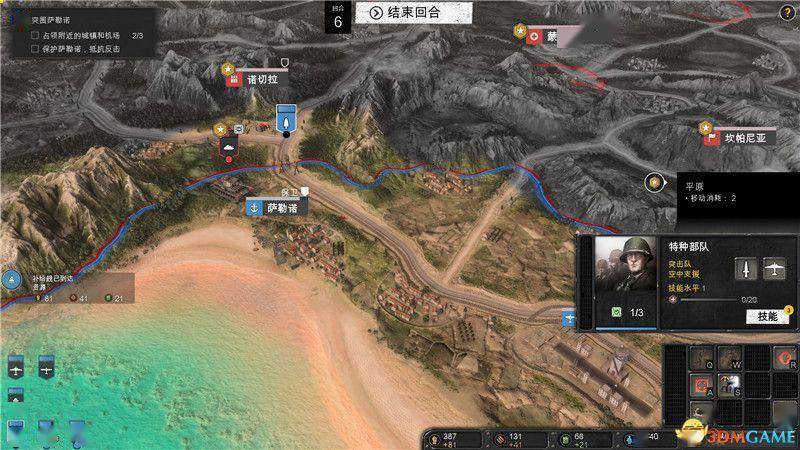Click the gold terrain info icon beside 平原
This screenshot has width=800, height=450.
pos(654,182)
